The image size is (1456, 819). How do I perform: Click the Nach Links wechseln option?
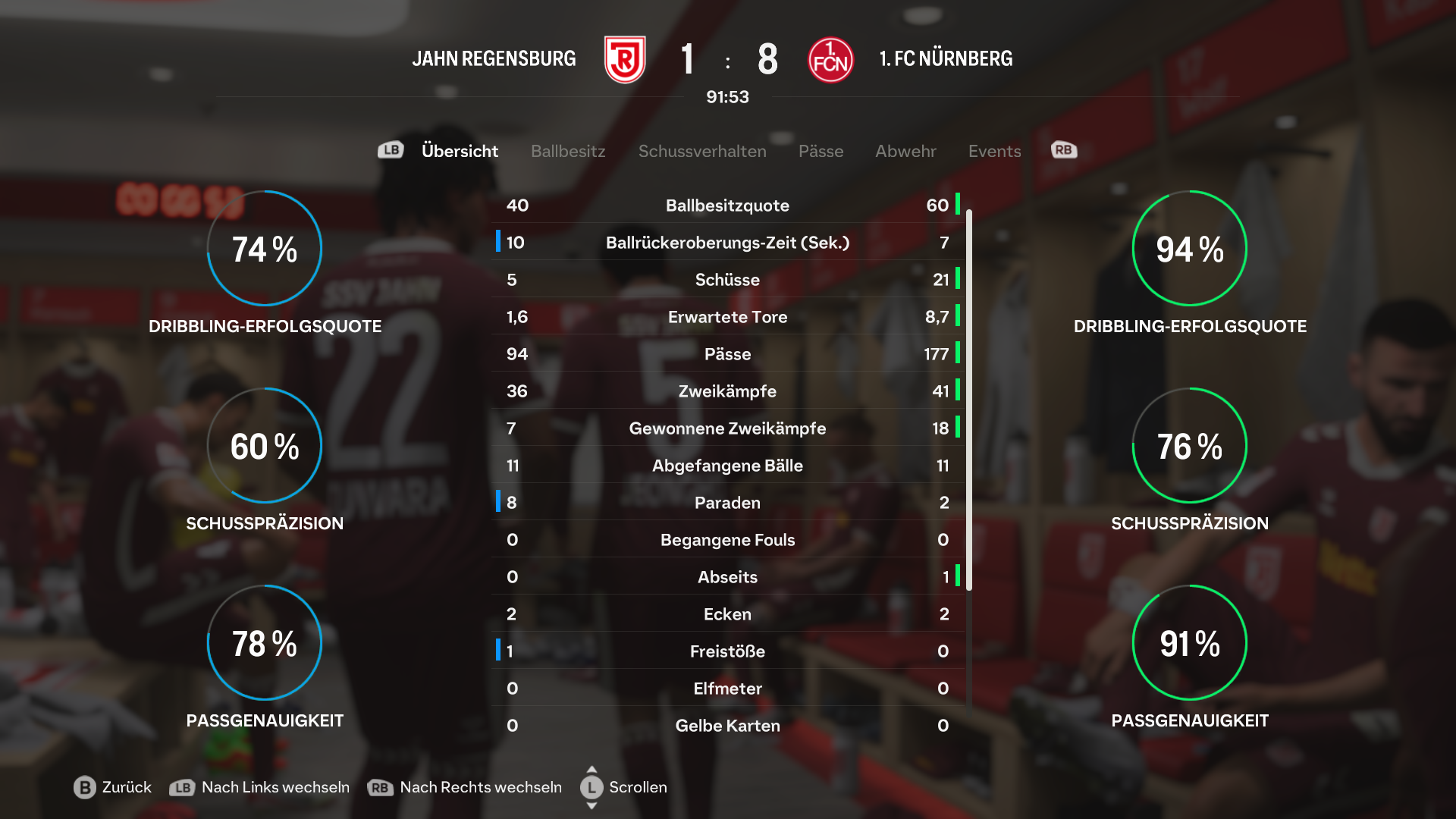(x=260, y=787)
